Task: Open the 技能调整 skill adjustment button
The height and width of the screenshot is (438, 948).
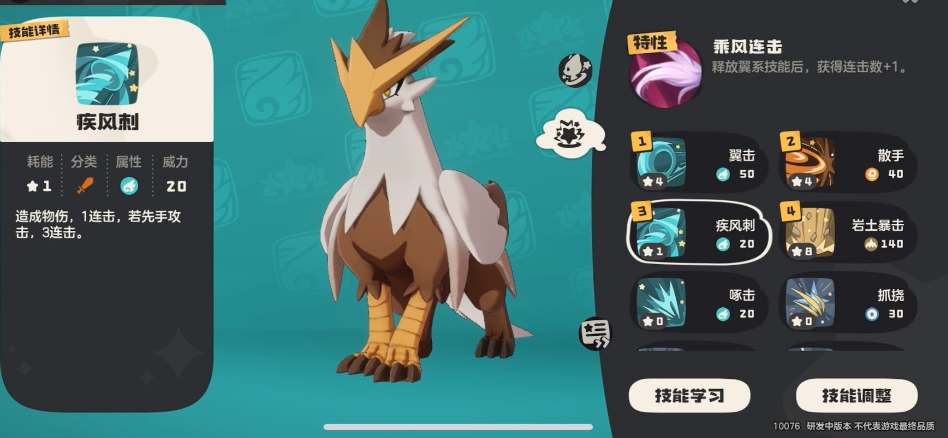Action: (856, 394)
